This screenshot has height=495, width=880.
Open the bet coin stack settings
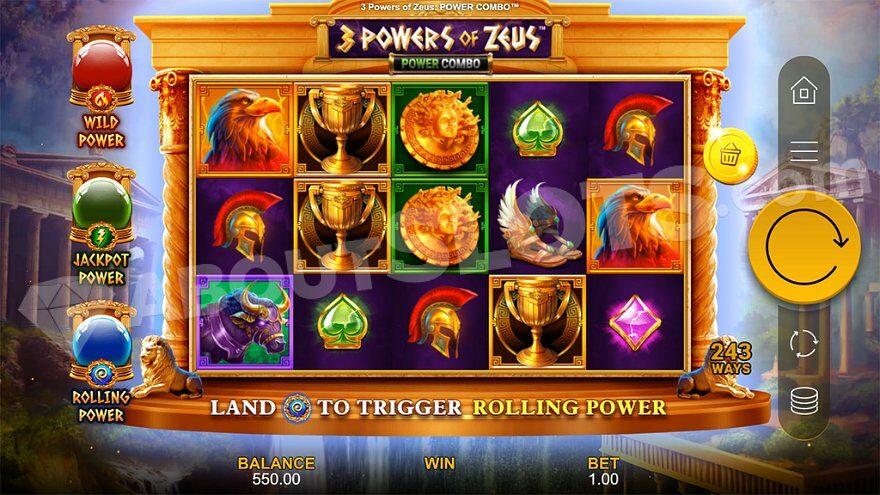[x=804, y=401]
